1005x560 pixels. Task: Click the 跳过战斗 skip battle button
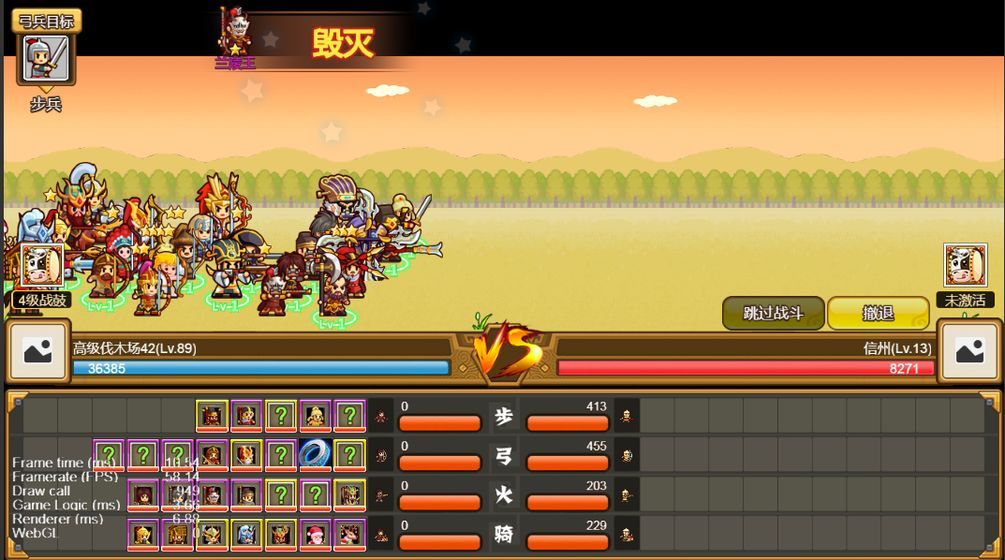(774, 313)
